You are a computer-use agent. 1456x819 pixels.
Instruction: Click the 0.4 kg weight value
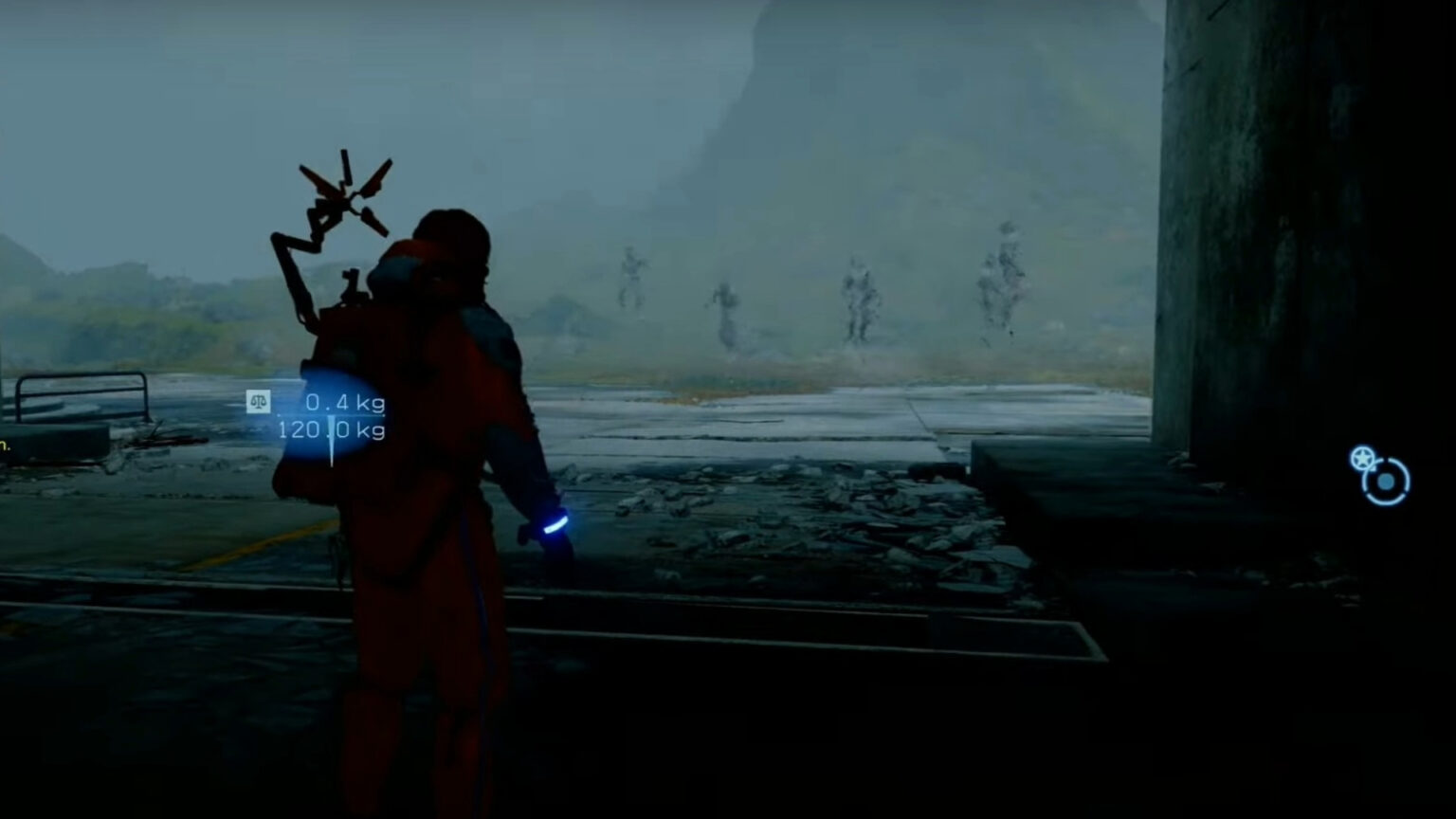(343, 402)
